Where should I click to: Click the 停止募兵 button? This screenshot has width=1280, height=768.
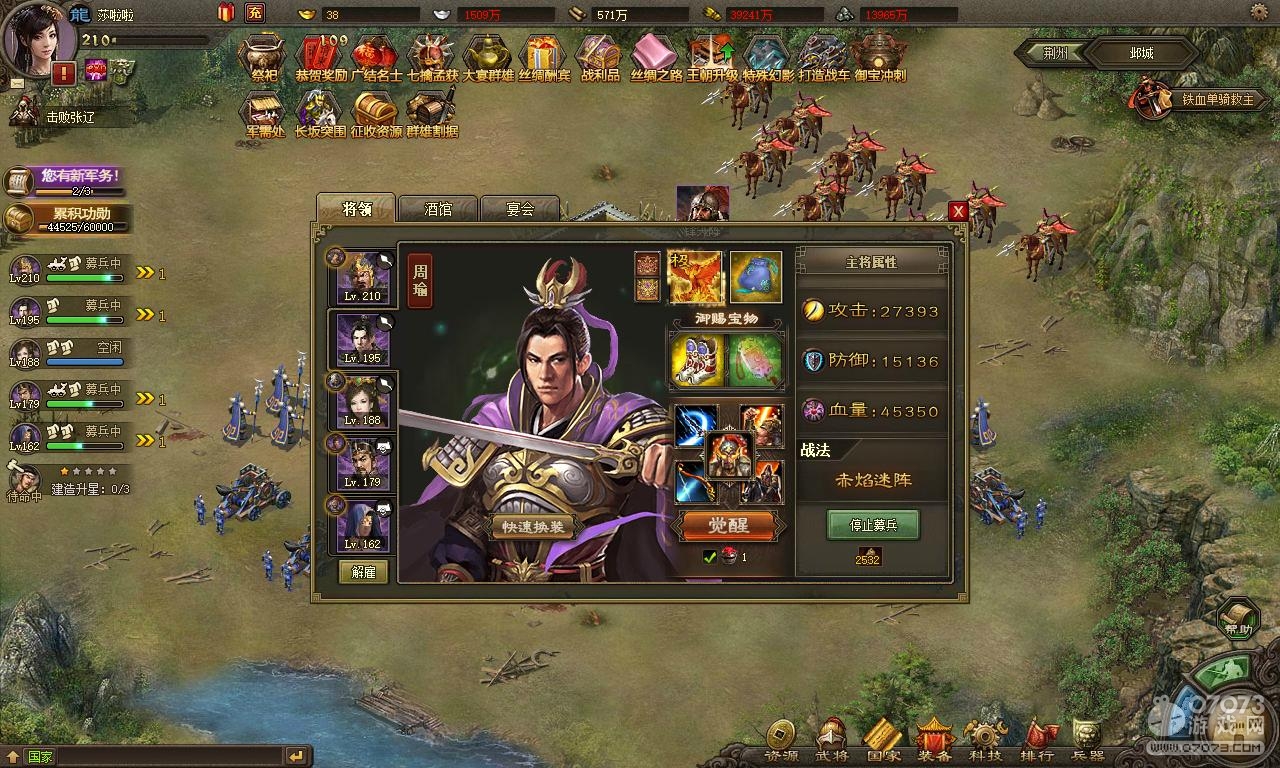coord(872,525)
